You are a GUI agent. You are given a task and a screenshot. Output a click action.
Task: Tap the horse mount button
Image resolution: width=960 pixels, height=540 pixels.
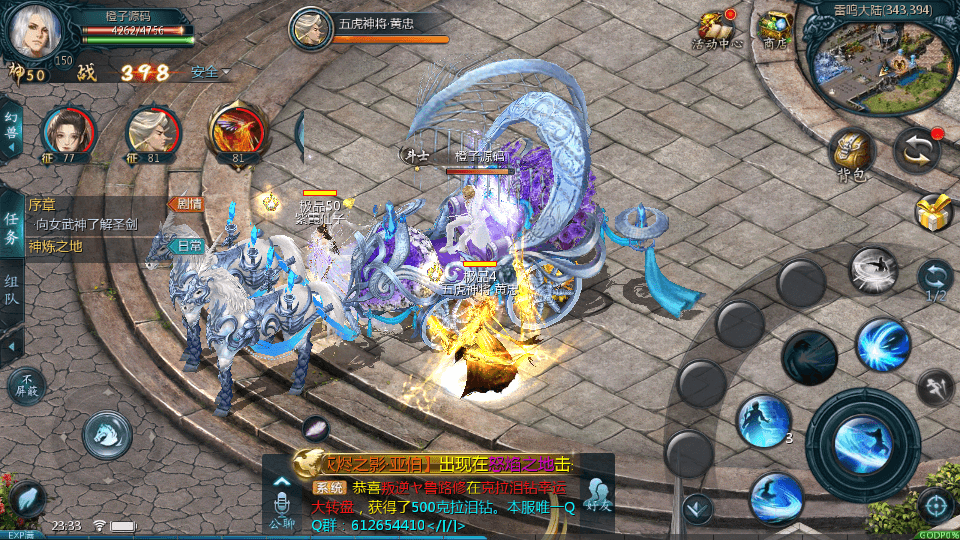107,433
